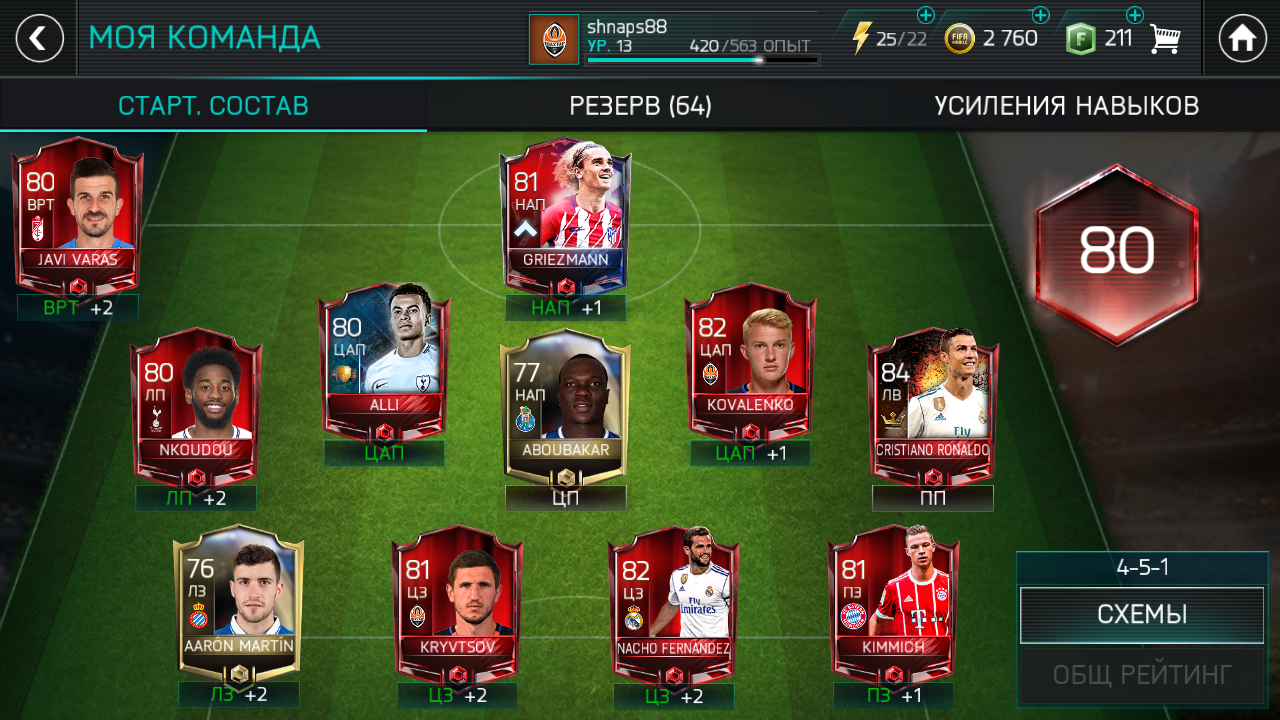The height and width of the screenshot is (720, 1280).
Task: Open the shopping cart store
Action: click(1165, 39)
